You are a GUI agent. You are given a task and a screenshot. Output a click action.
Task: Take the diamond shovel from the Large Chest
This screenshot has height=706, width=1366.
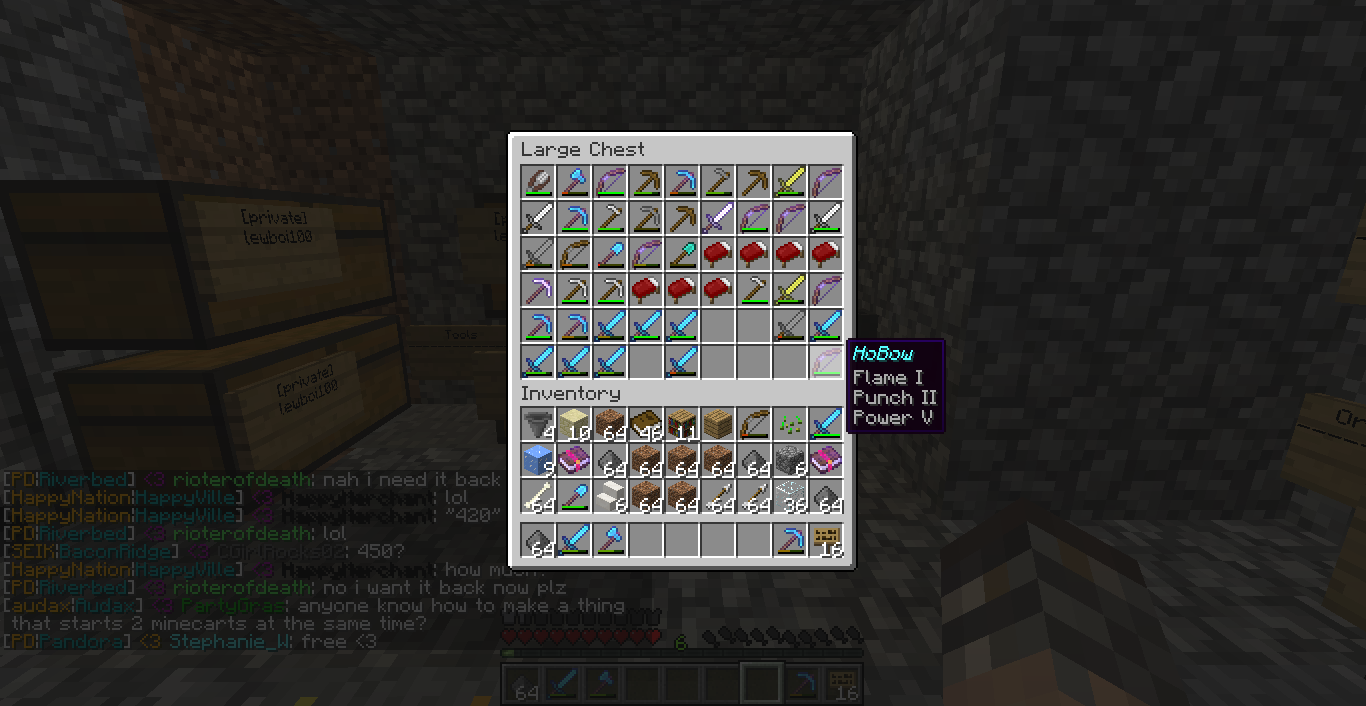[x=610, y=254]
